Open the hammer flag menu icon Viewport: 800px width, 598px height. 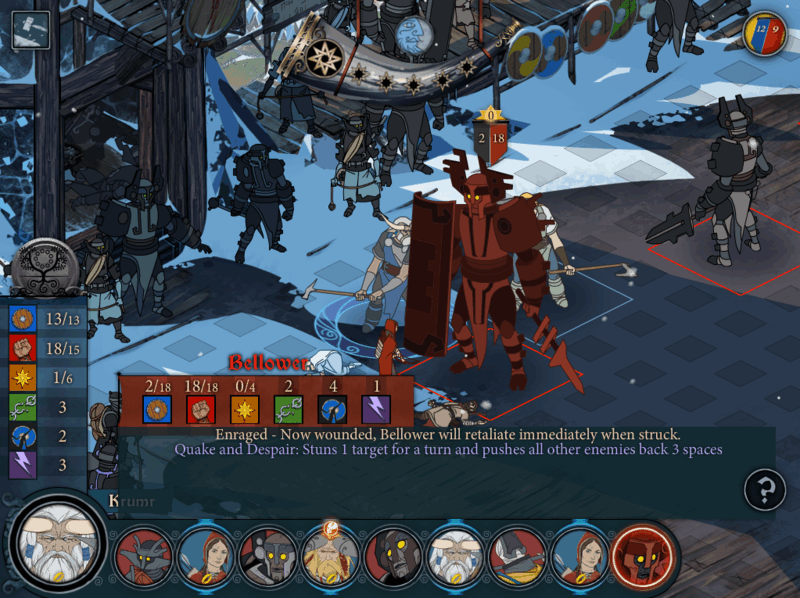(x=30, y=30)
